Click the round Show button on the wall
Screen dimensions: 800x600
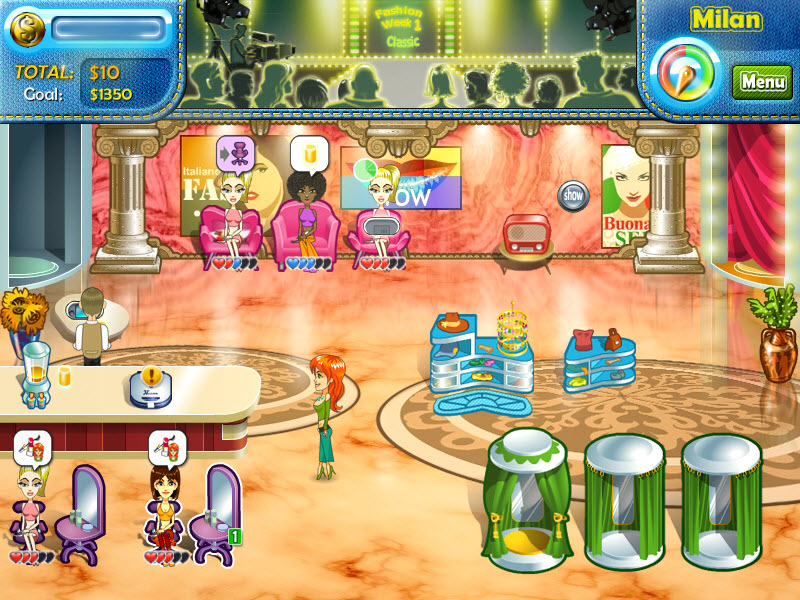(x=573, y=195)
